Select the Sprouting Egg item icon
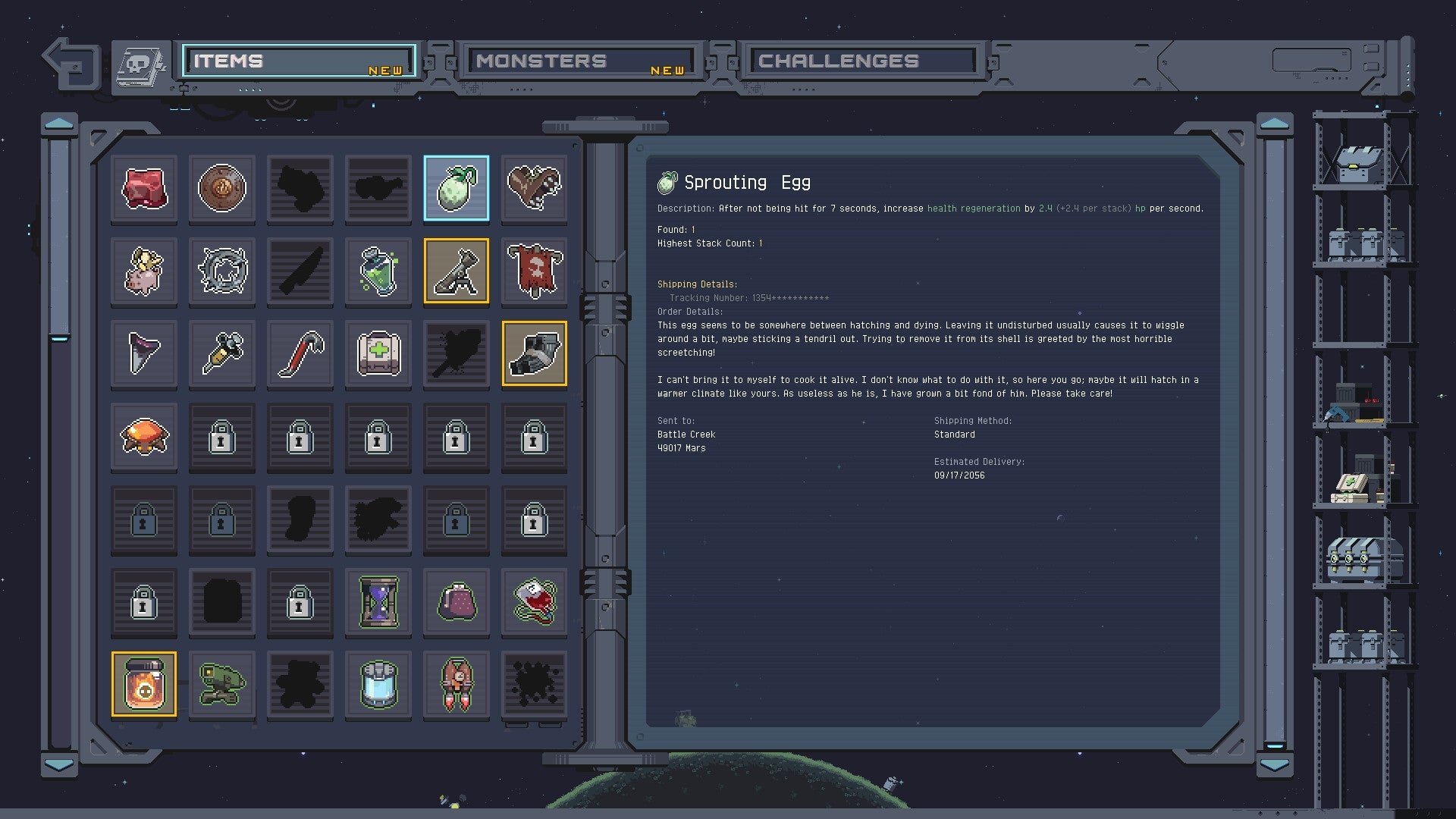The height and width of the screenshot is (819, 1456). [x=457, y=188]
